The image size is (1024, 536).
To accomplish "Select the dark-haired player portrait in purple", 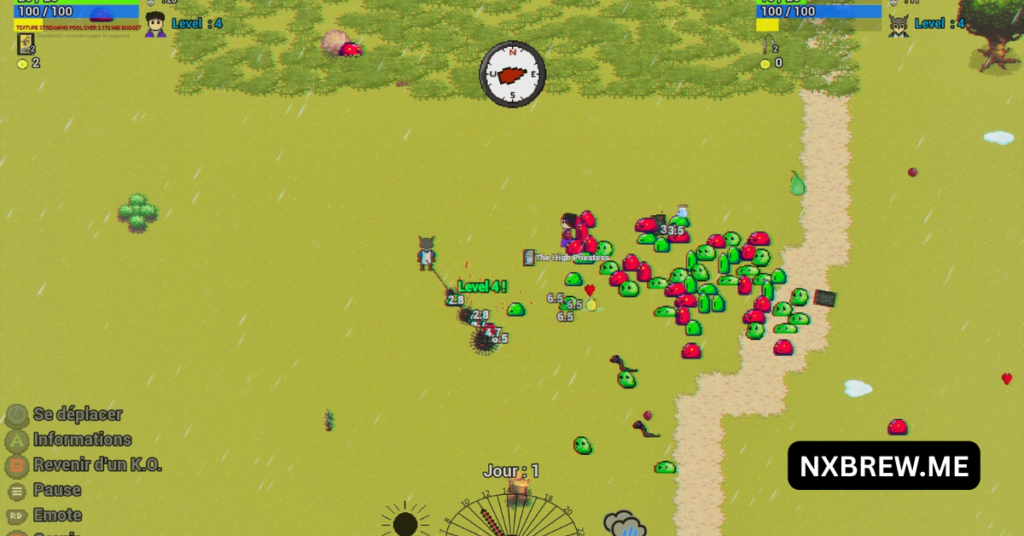I will tap(155, 24).
